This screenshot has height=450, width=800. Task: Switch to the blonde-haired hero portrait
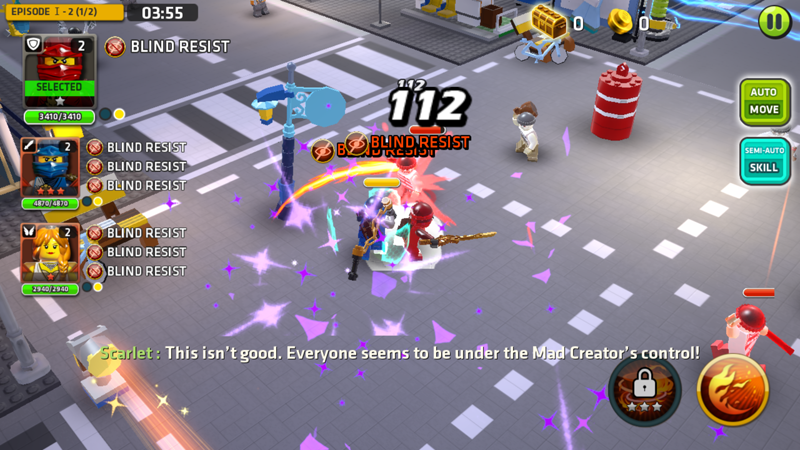[x=49, y=253]
